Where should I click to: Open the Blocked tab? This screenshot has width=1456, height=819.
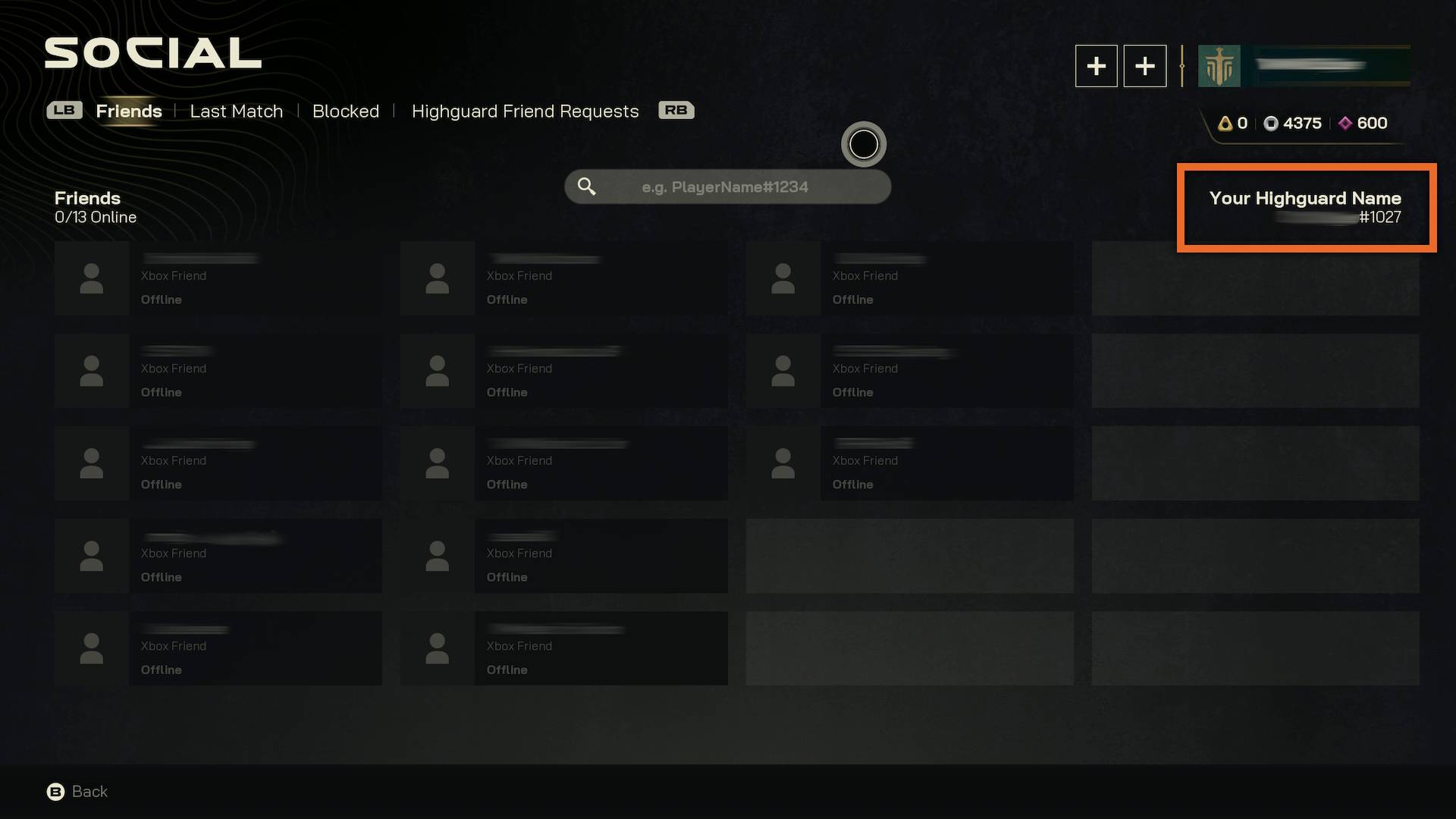tap(346, 111)
